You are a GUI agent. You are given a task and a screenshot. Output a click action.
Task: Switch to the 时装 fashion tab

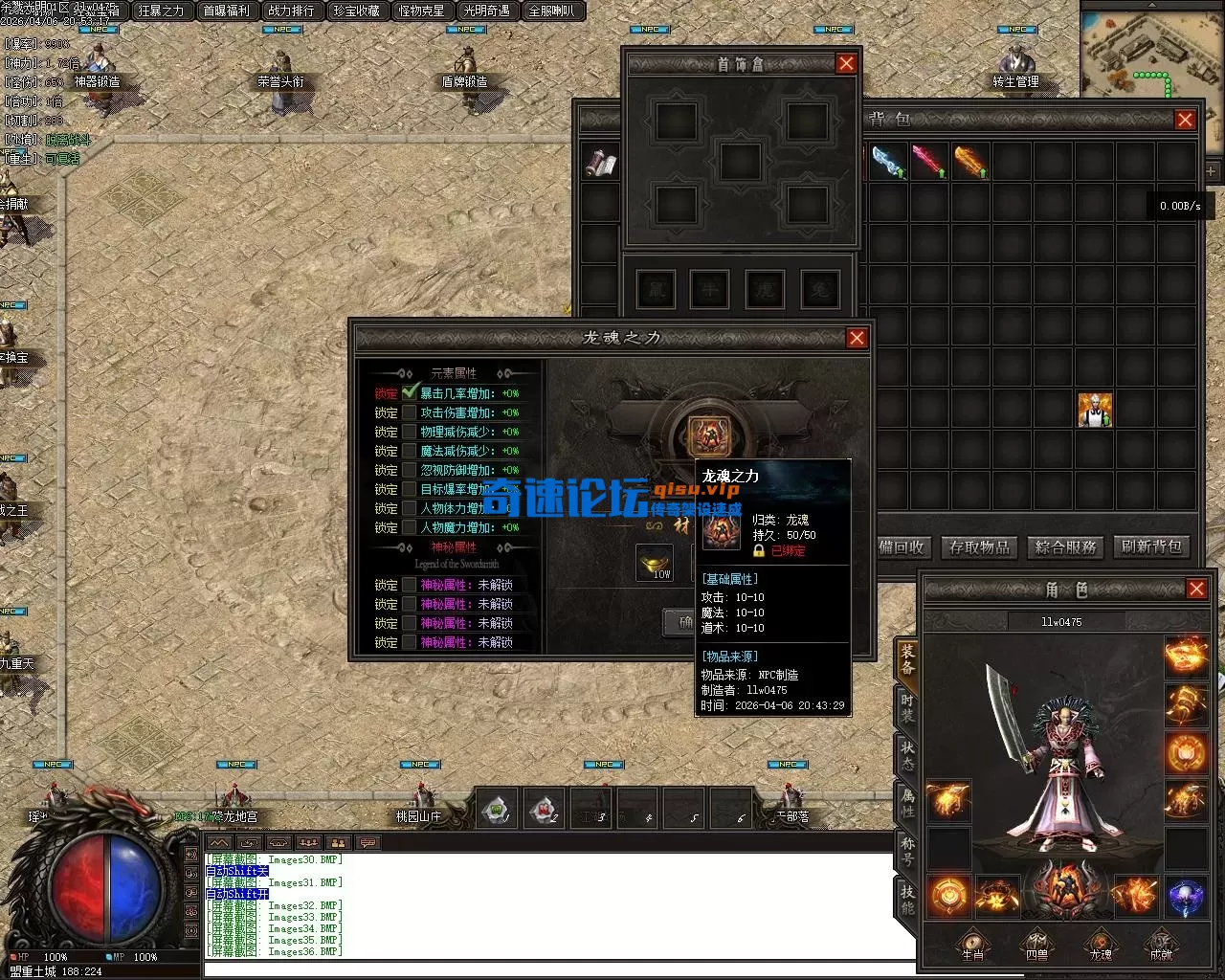tap(906, 708)
